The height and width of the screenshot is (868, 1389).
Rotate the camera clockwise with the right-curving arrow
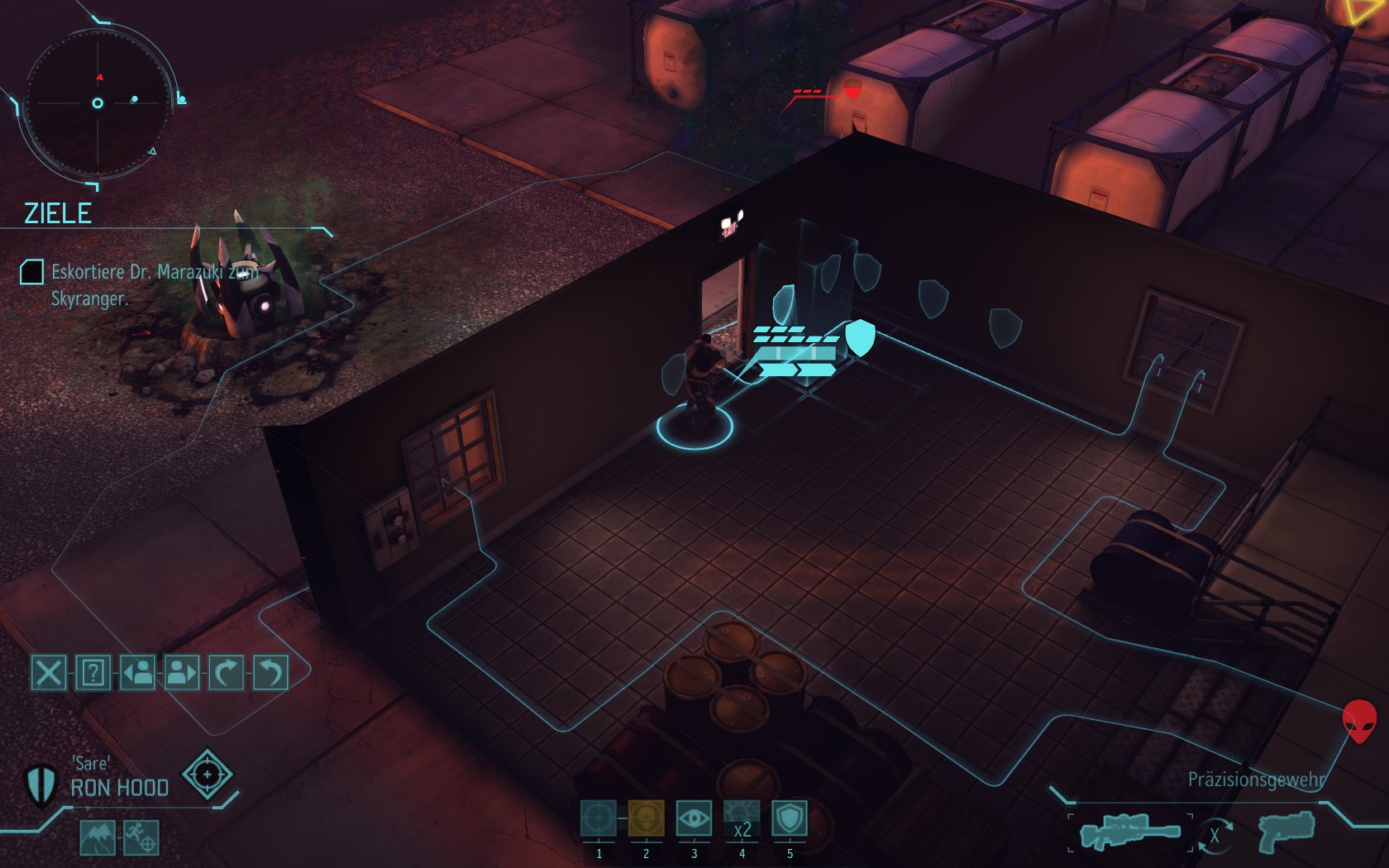pos(226,673)
